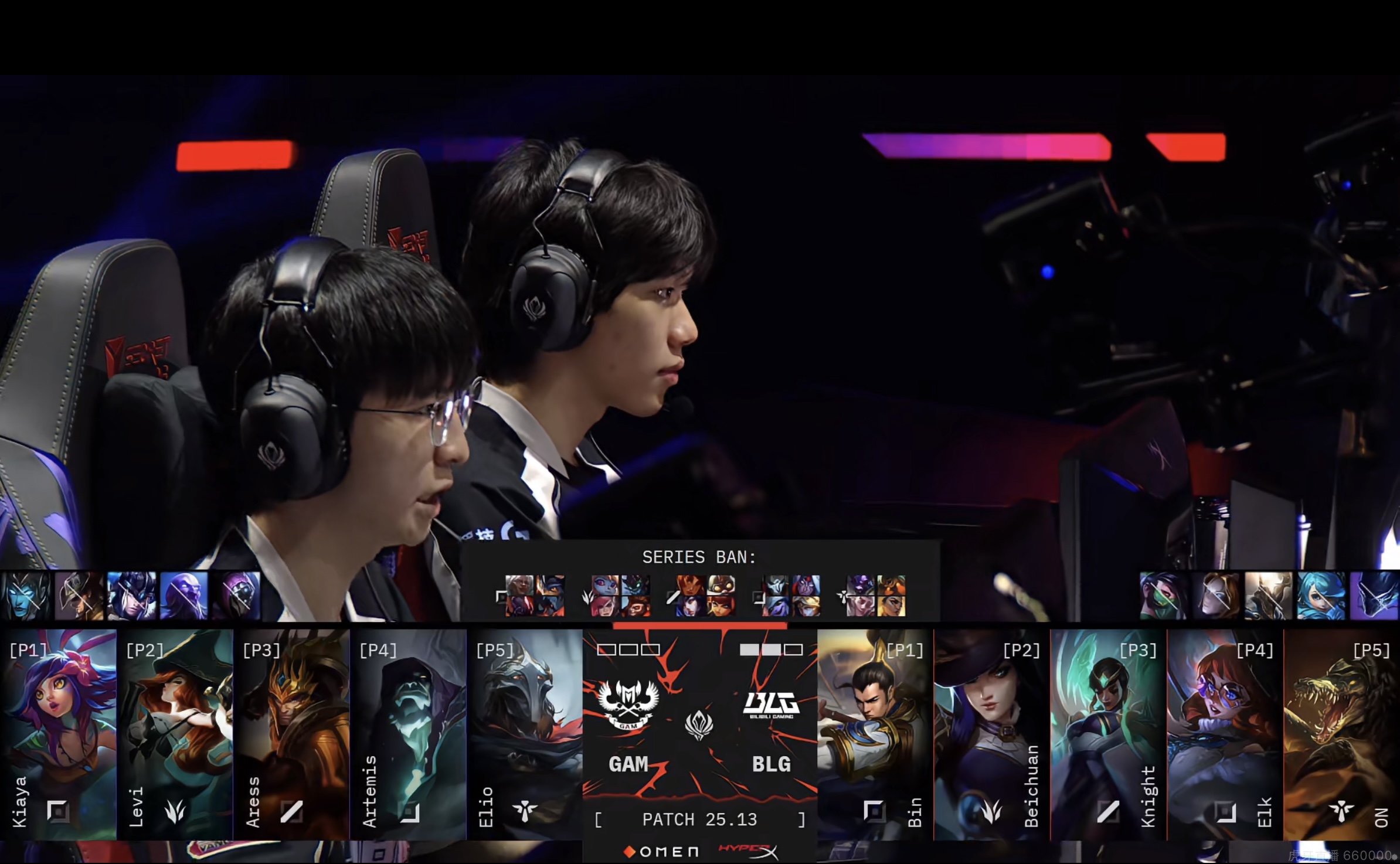The image size is (1400, 864).
Task: Select the banned Ryze portrait
Action: (184, 596)
